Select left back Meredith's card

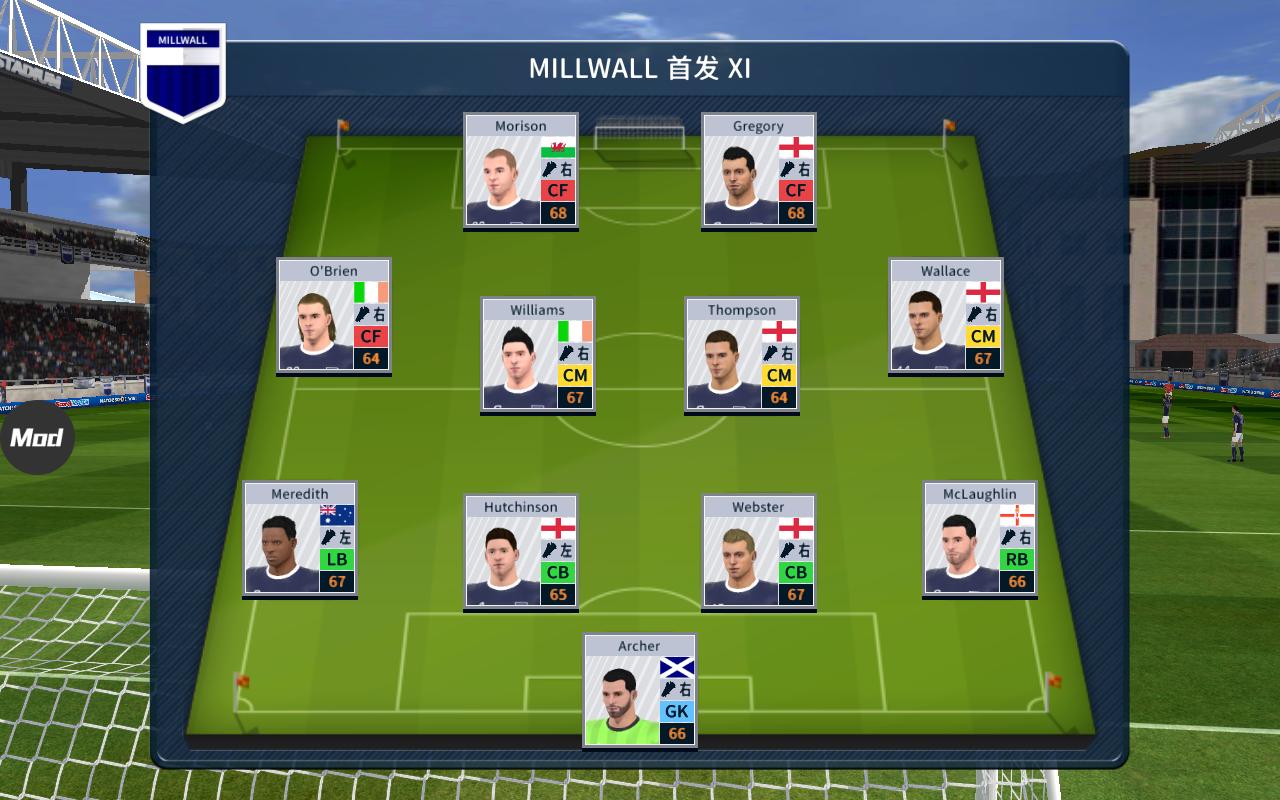point(299,540)
